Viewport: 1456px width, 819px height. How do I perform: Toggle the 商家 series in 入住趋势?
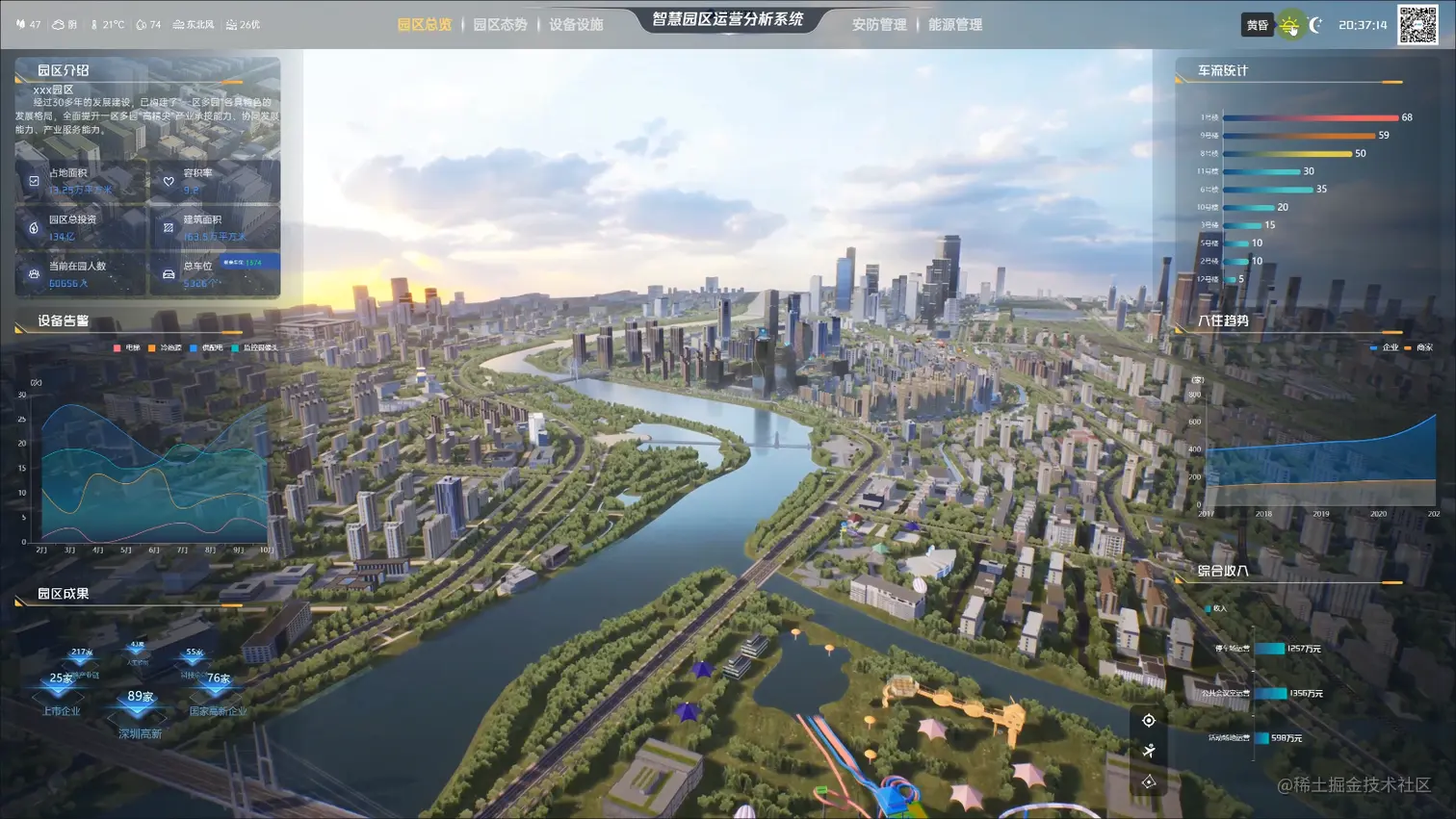tap(1418, 347)
